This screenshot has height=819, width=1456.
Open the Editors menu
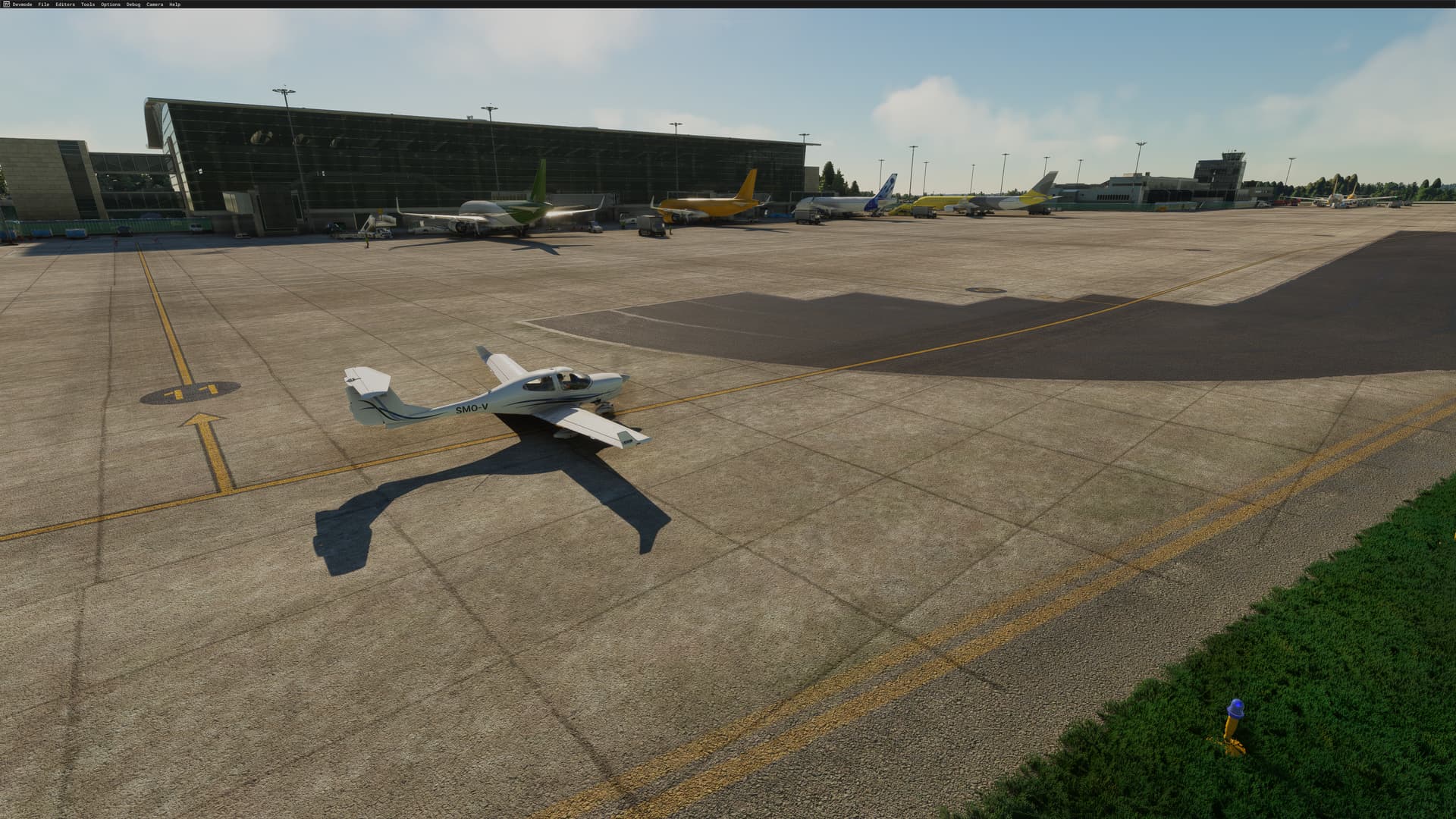[65, 5]
